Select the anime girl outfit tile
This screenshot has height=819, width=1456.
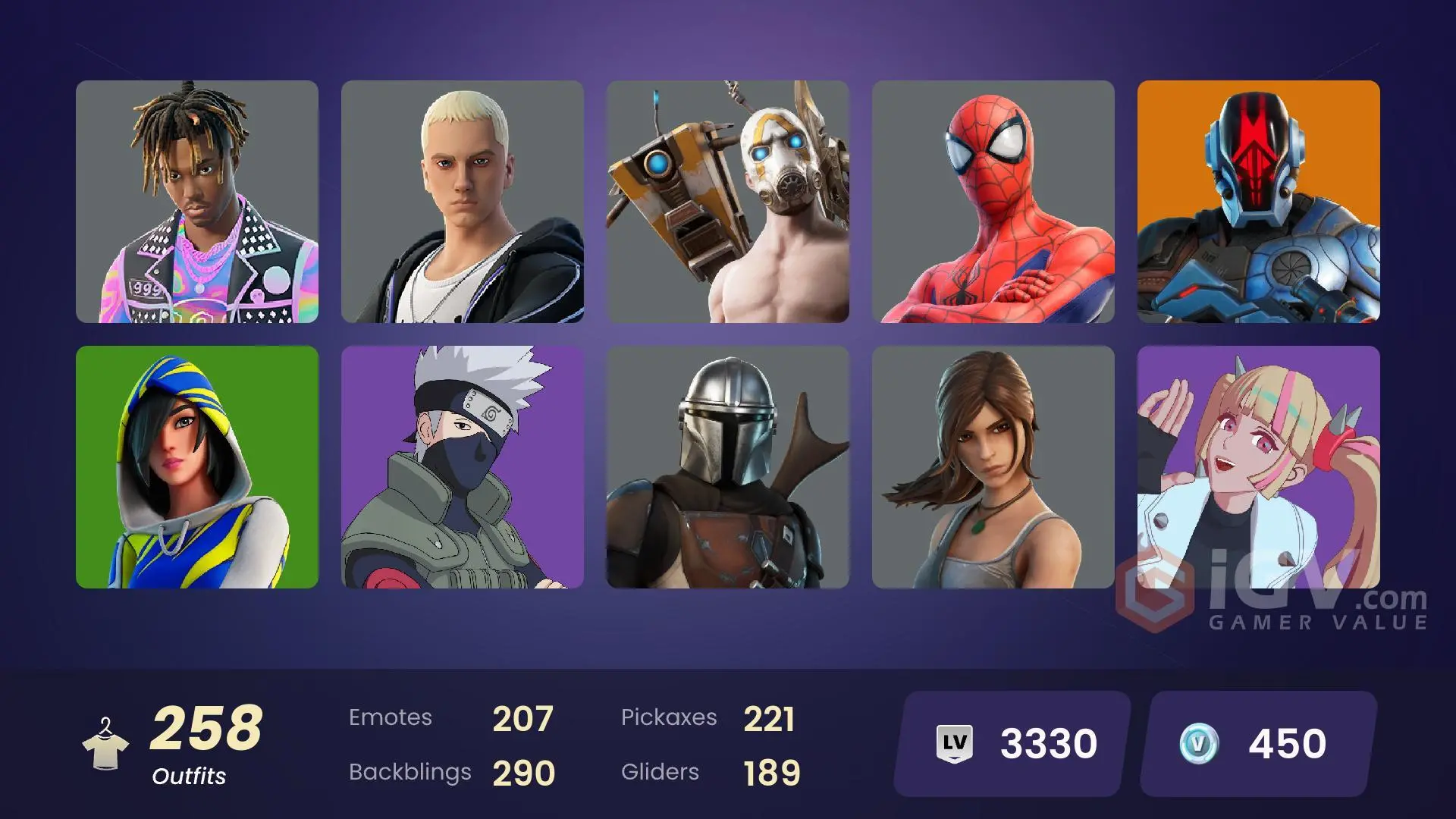pyautogui.click(x=1259, y=466)
